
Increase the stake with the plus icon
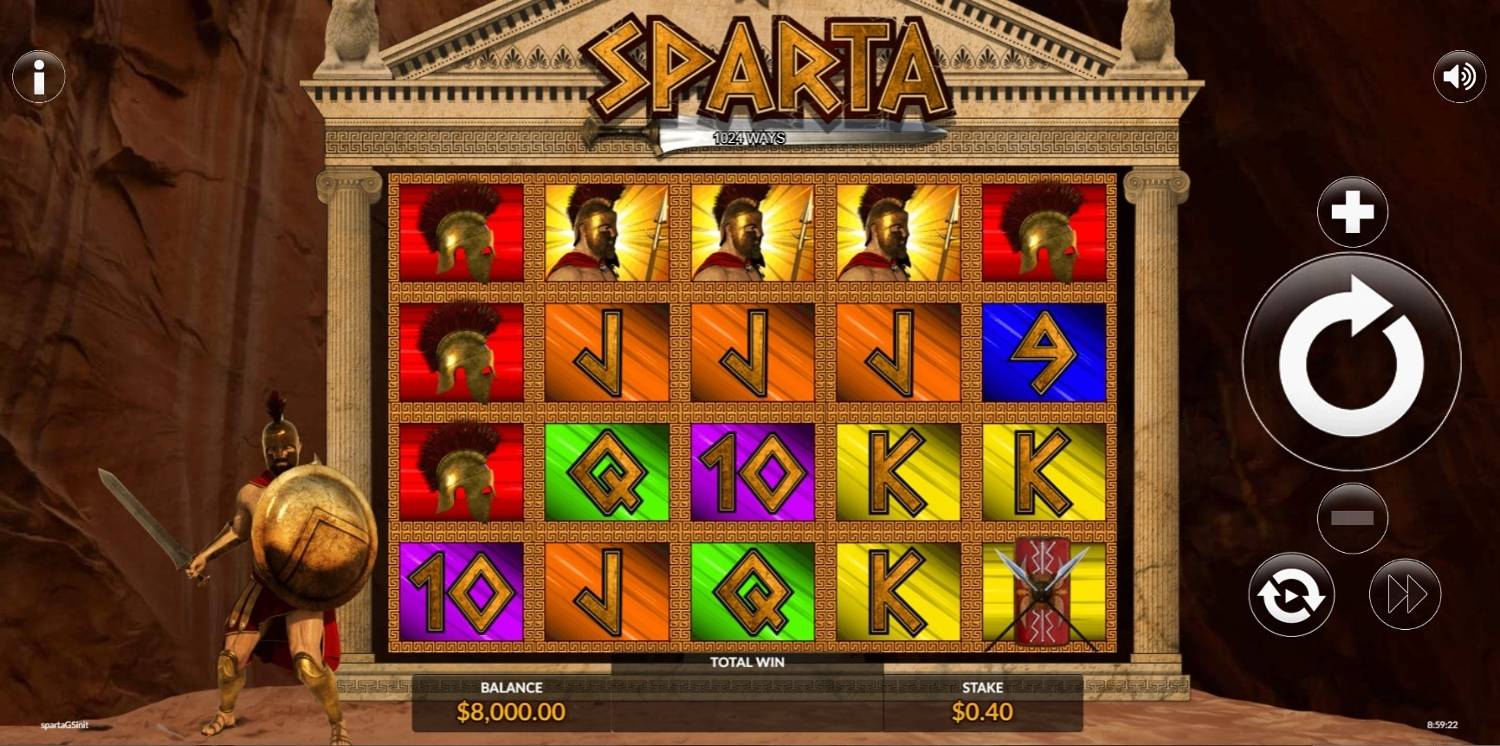[x=1352, y=211]
